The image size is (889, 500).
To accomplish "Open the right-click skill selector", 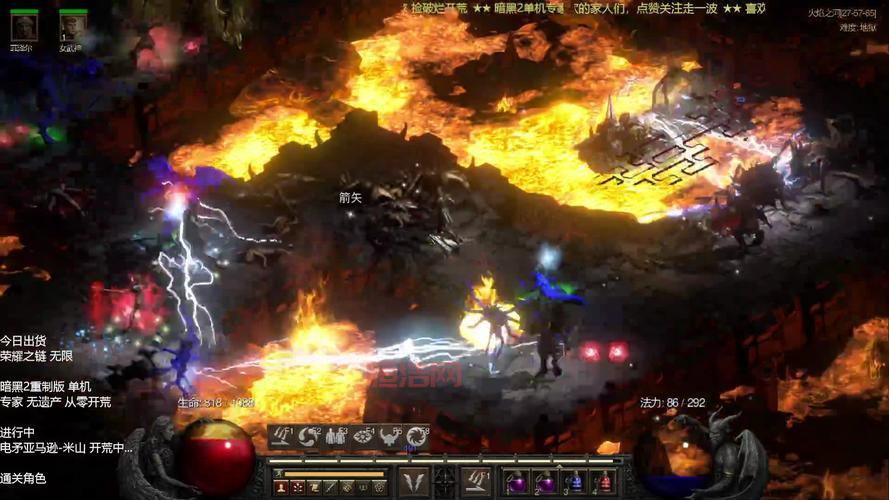I will [x=475, y=481].
